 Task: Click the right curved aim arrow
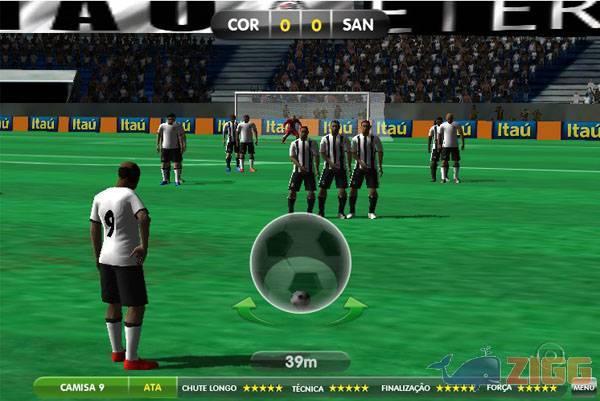coord(349,312)
